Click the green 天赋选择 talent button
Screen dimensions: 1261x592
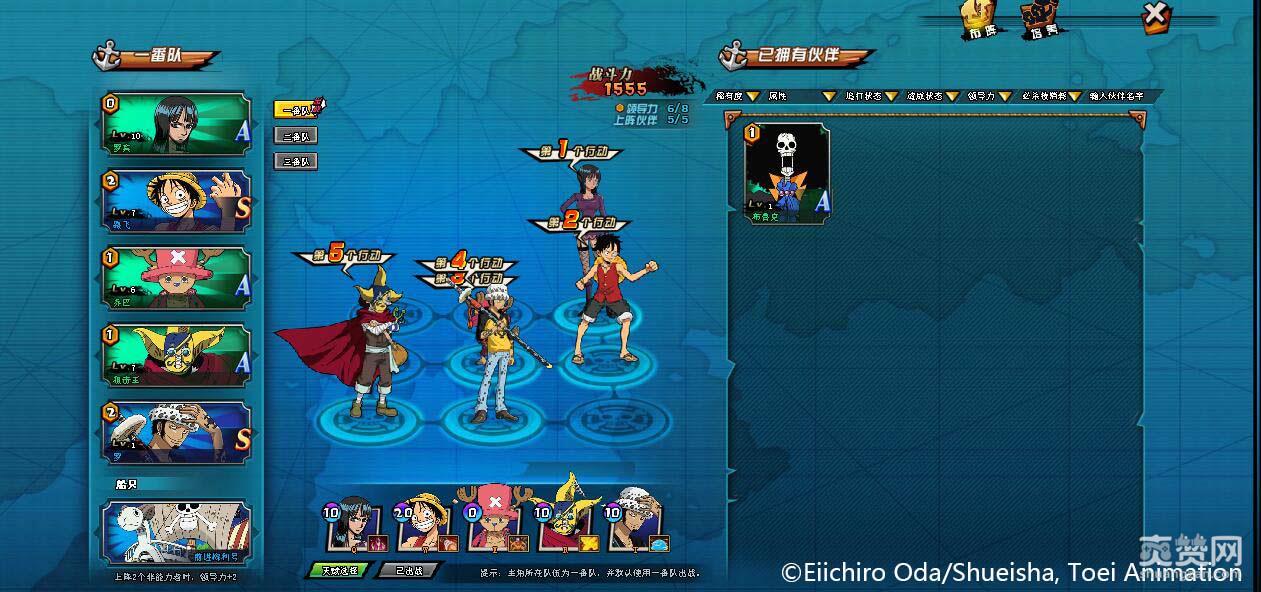tap(339, 570)
